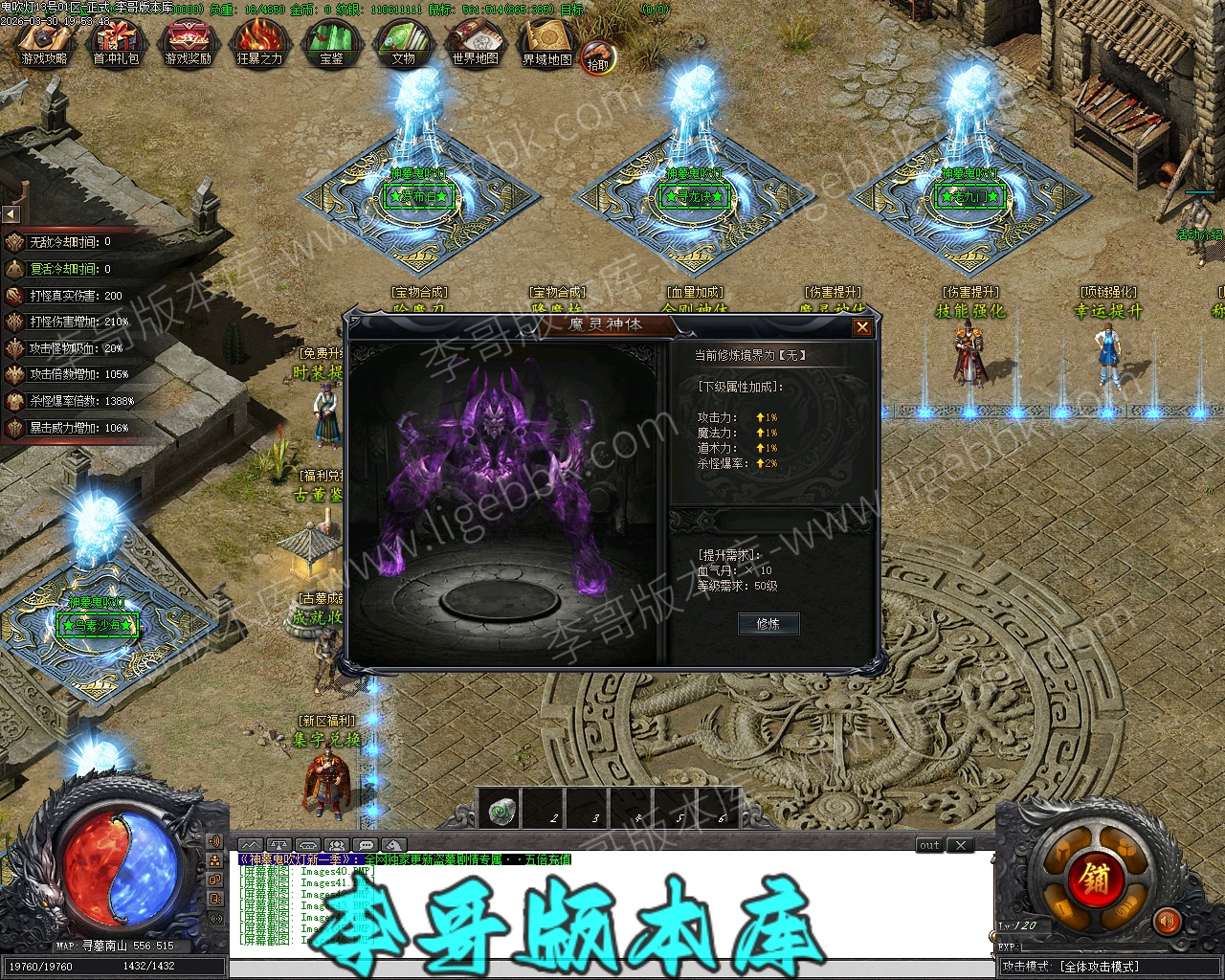Open the 首冲礼包 first-recharge gift pack
Viewport: 1225px width, 980px height.
tap(116, 42)
